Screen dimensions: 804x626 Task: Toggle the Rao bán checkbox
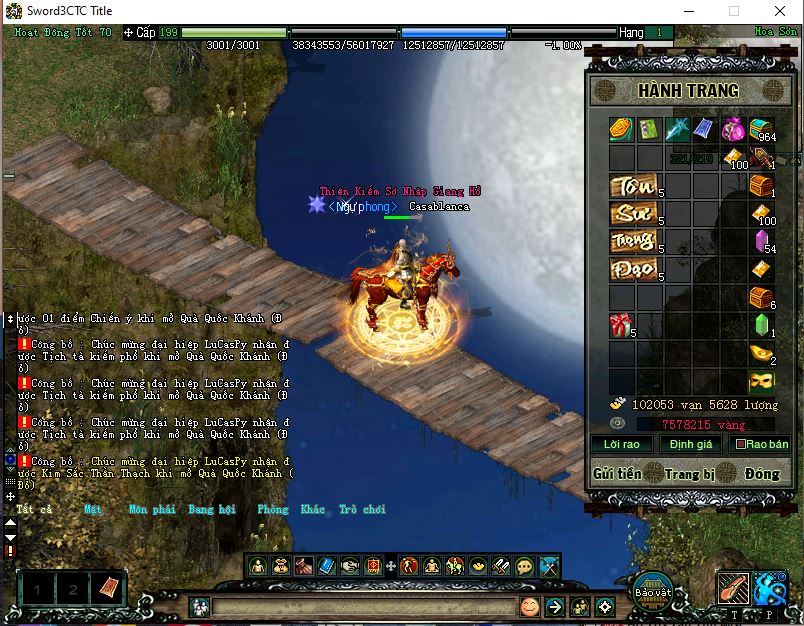tap(741, 444)
